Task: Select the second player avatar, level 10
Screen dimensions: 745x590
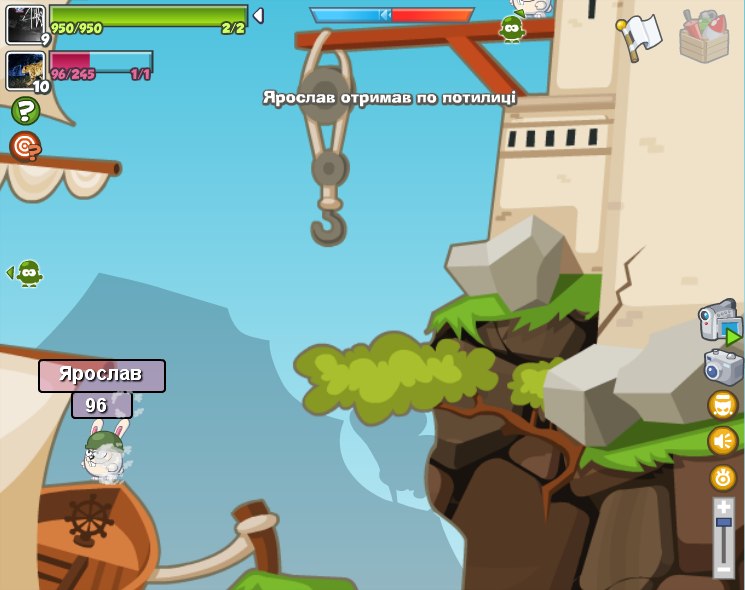Action: (26, 71)
